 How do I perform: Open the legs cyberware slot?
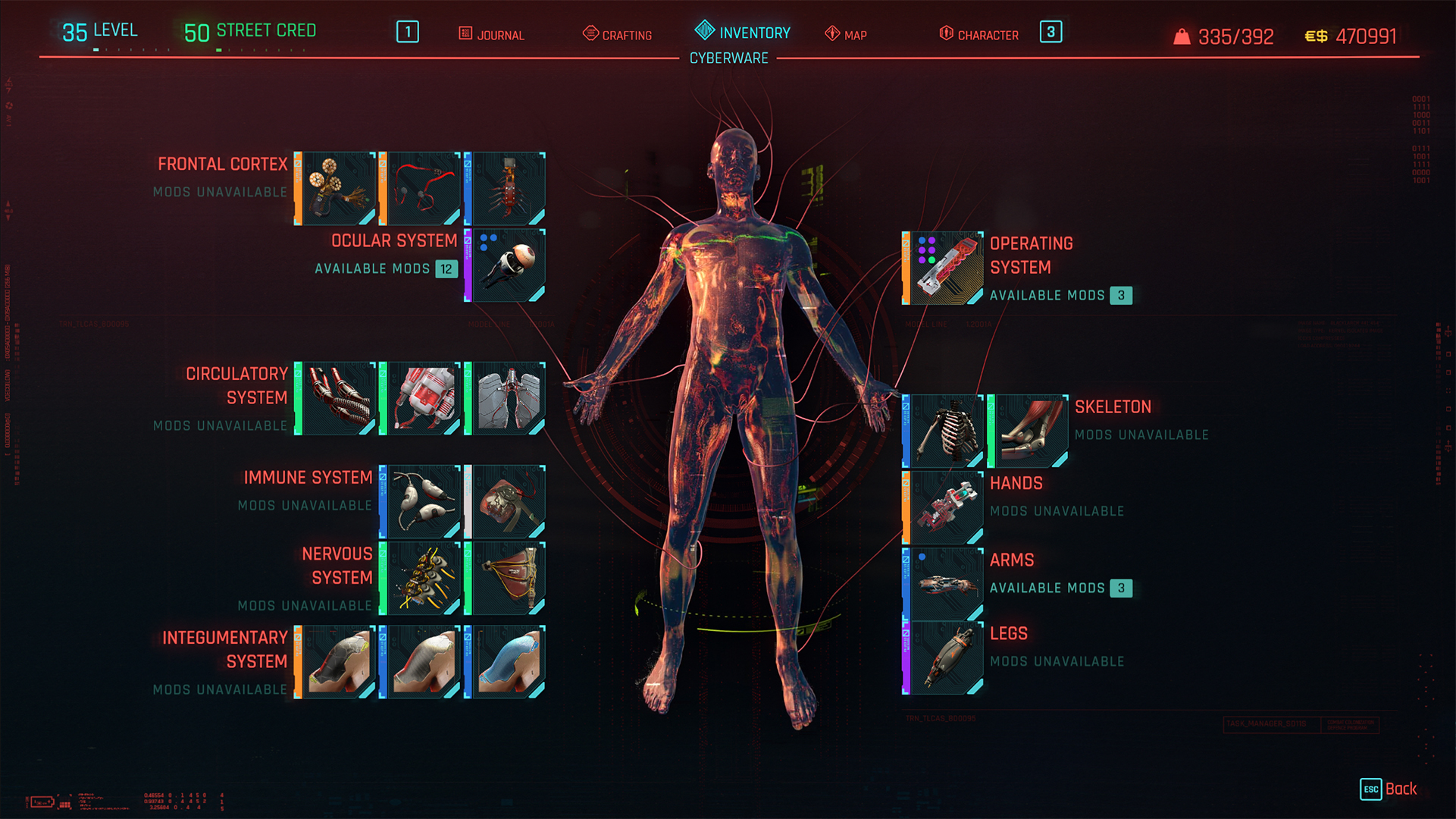[944, 657]
